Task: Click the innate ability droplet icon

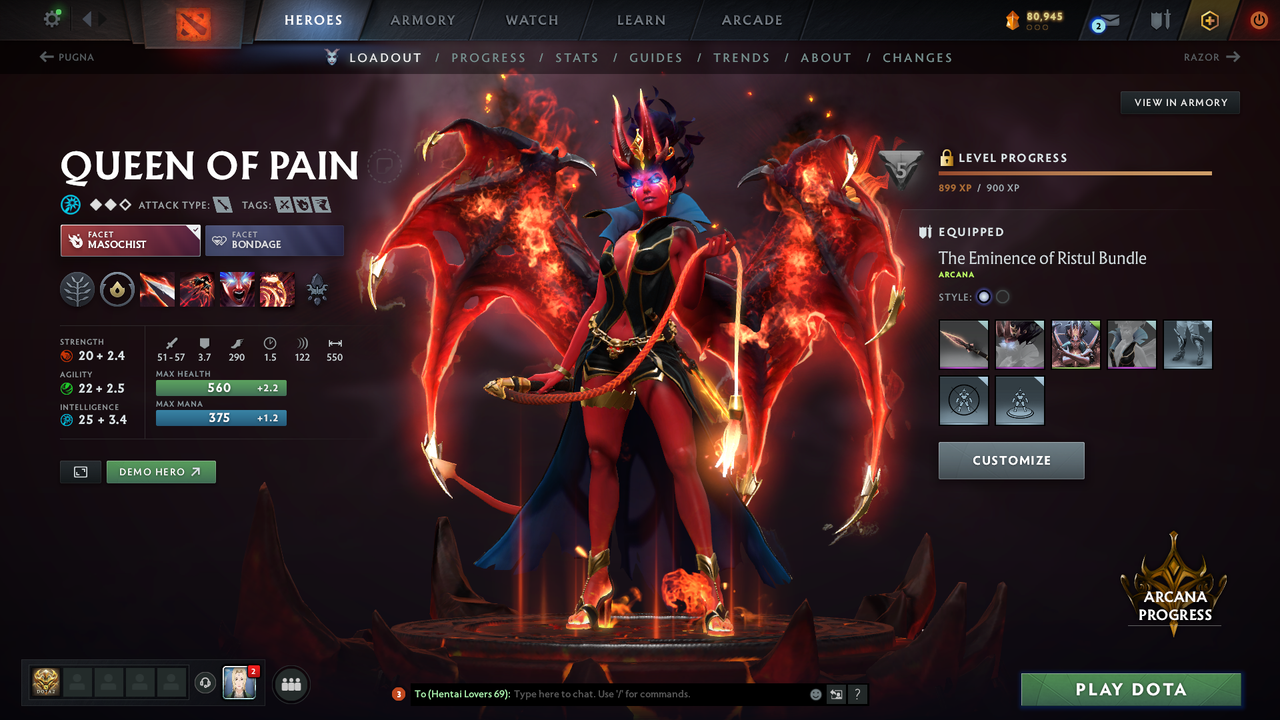Action: (117, 289)
